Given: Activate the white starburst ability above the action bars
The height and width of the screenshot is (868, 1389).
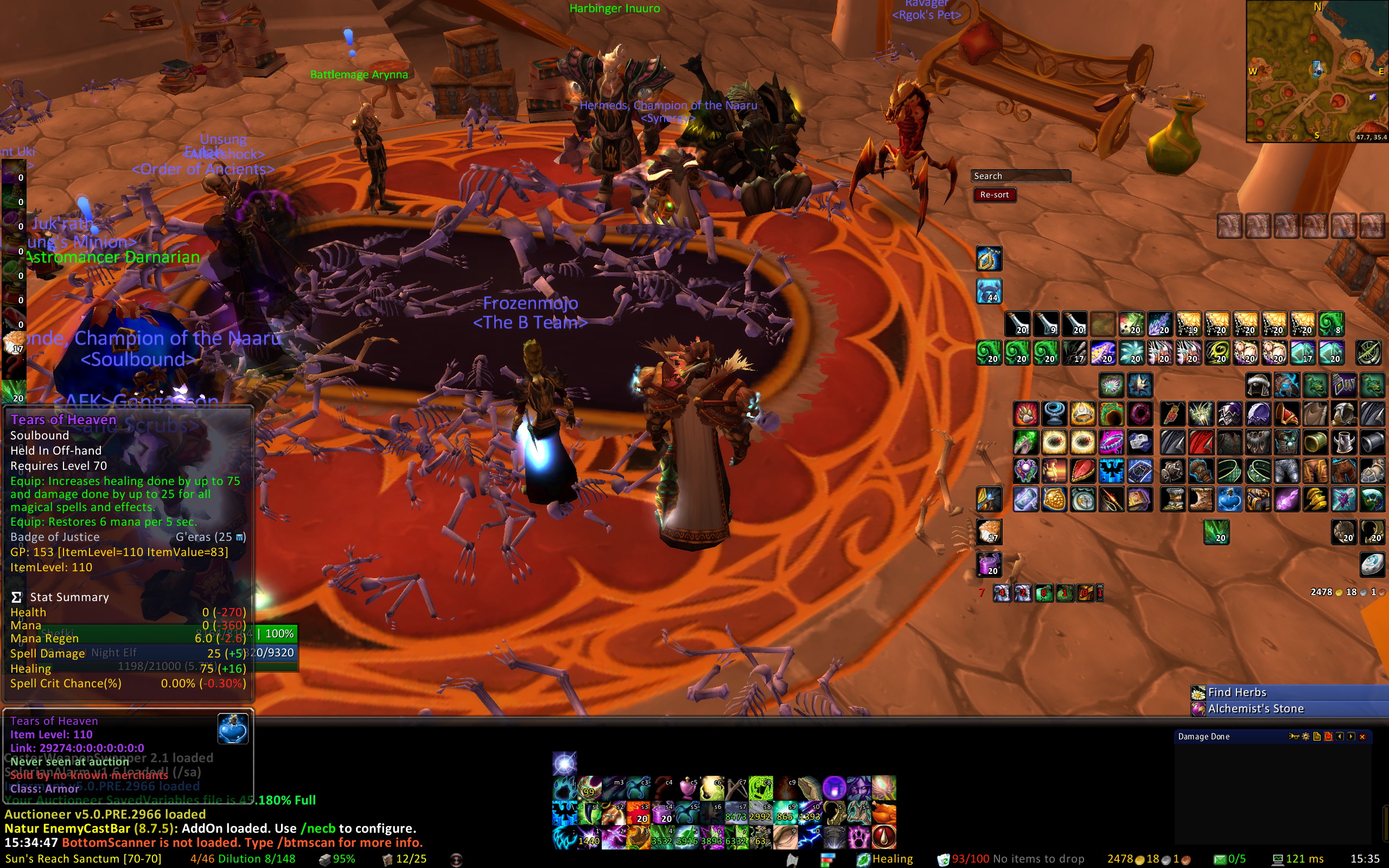Looking at the screenshot, I should (x=565, y=764).
